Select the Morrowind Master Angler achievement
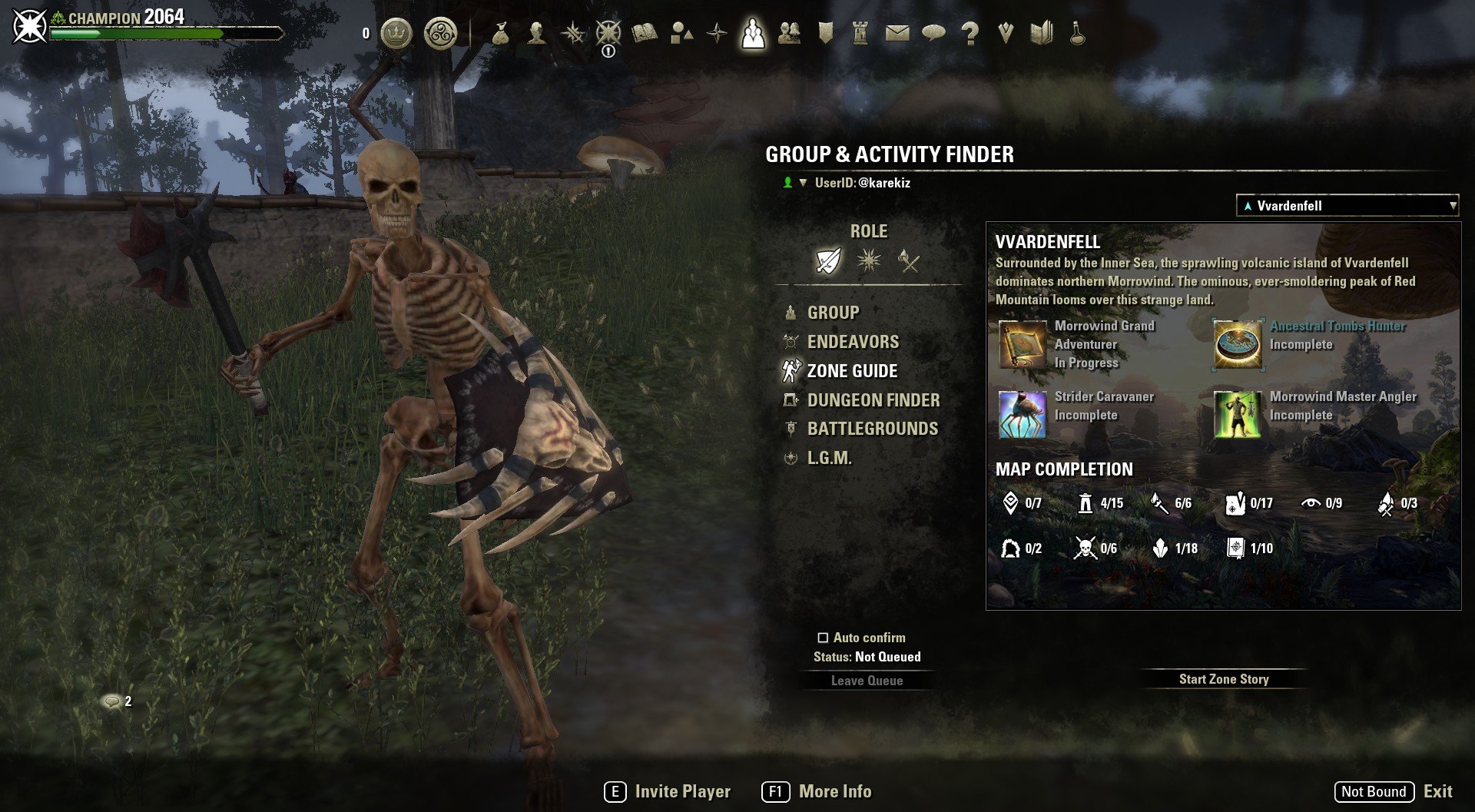Image resolution: width=1475 pixels, height=812 pixels. point(1238,415)
